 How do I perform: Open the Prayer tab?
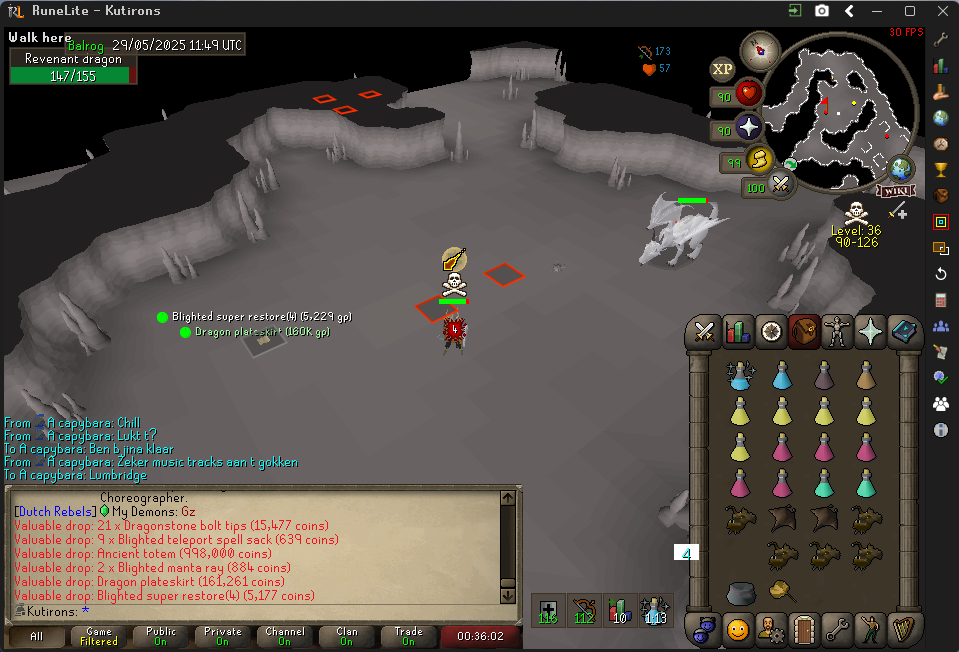(870, 330)
